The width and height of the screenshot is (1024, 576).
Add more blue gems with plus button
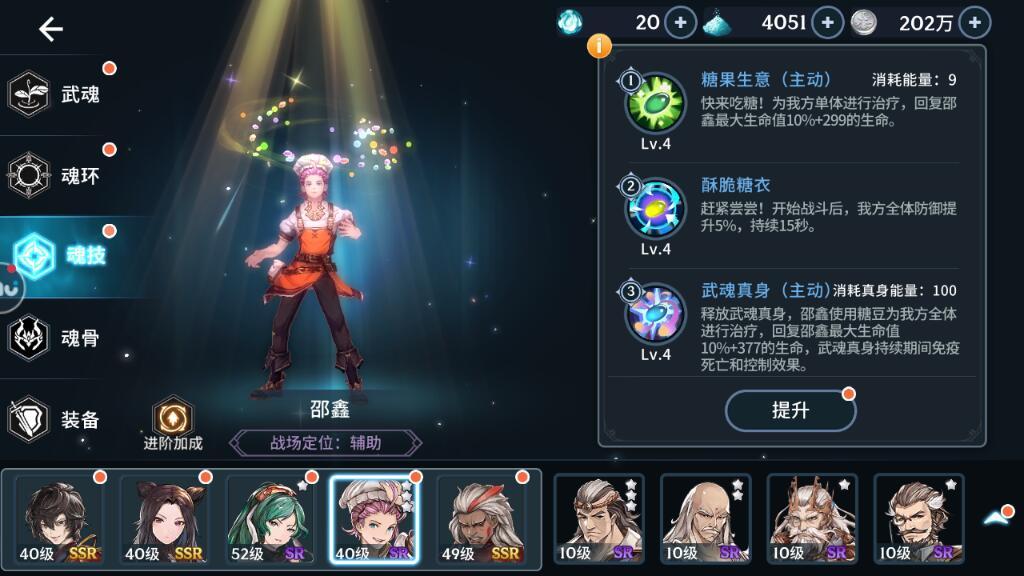[x=680, y=22]
